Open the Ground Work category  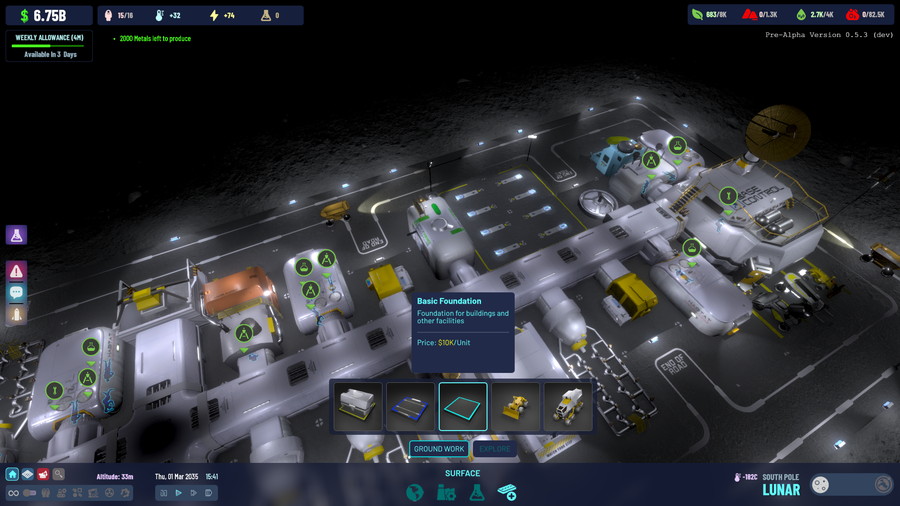point(439,449)
